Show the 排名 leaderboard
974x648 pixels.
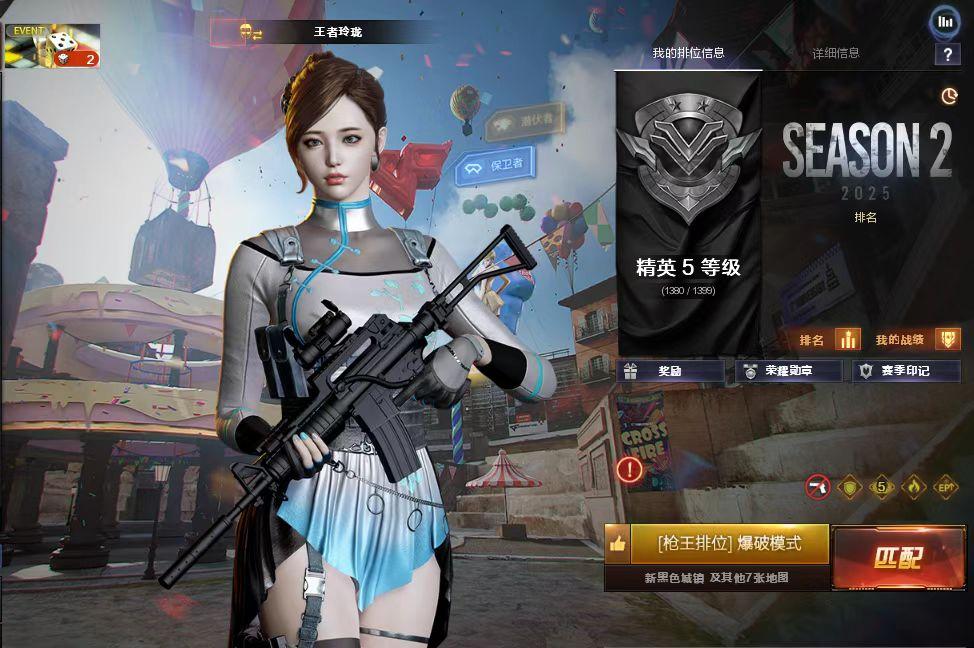point(829,340)
